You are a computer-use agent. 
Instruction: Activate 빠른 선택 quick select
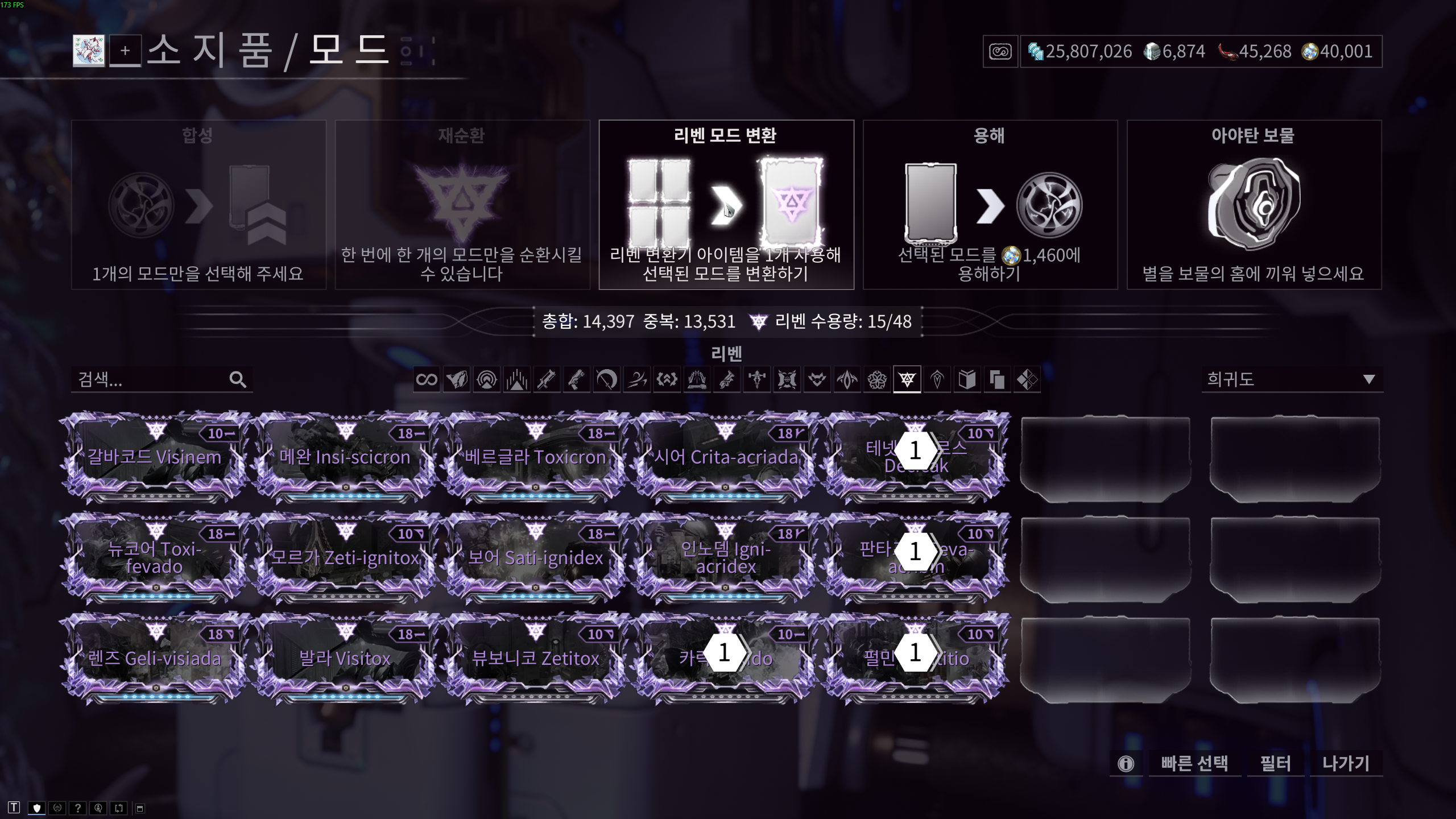point(1194,763)
